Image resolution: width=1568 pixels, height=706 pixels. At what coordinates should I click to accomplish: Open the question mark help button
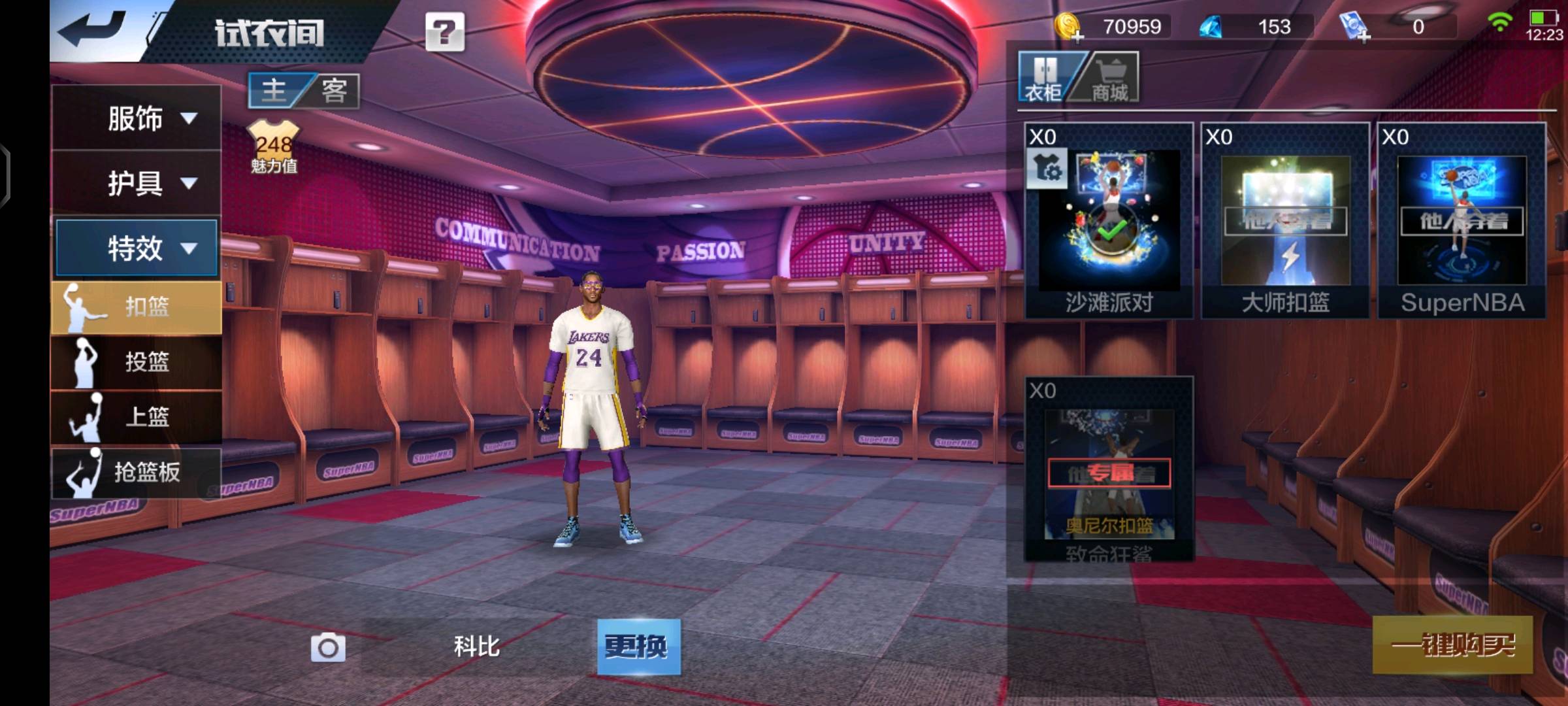coord(445,31)
